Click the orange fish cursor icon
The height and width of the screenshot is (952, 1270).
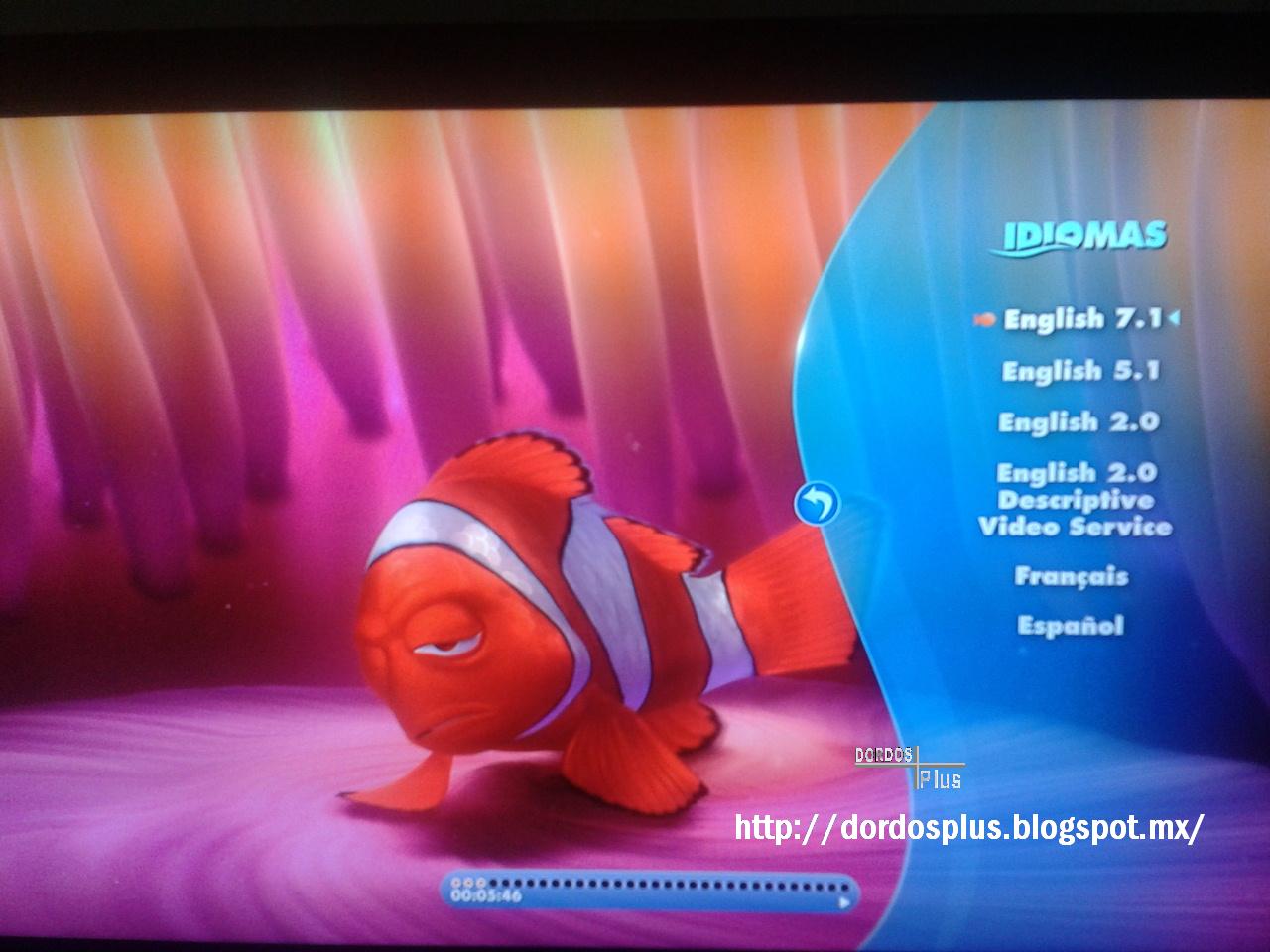pos(985,320)
